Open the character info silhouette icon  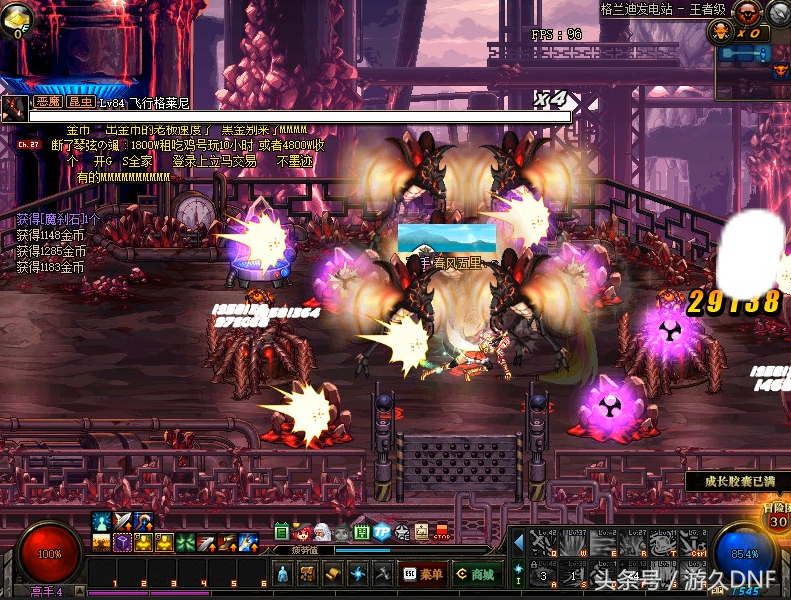283,574
